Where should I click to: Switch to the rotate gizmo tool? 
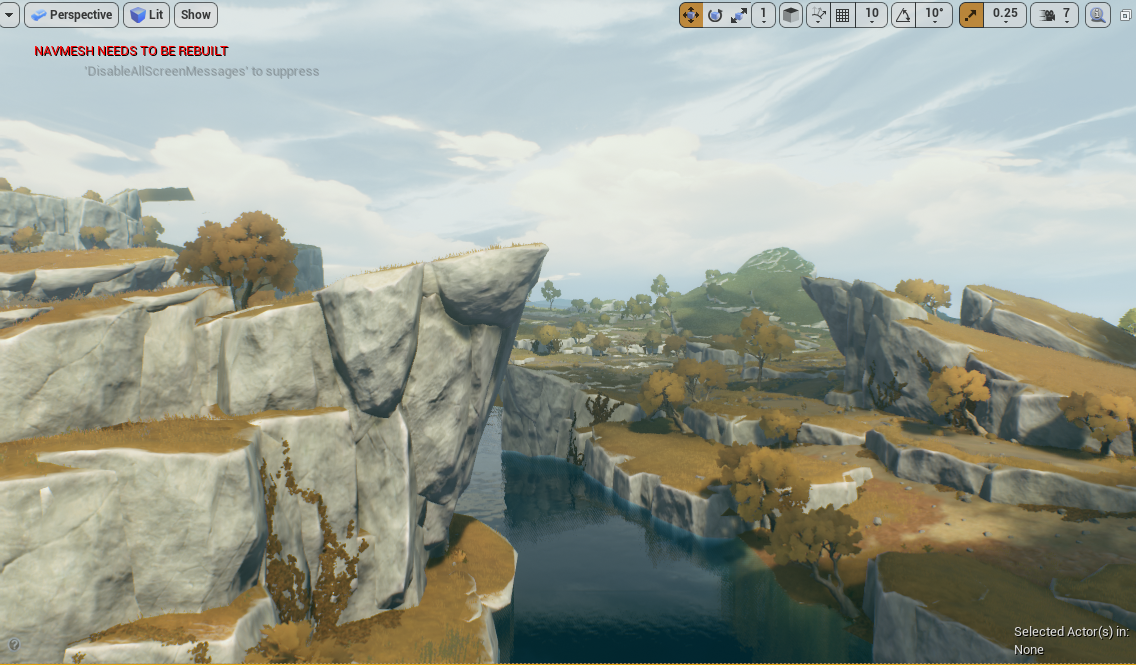(715, 15)
